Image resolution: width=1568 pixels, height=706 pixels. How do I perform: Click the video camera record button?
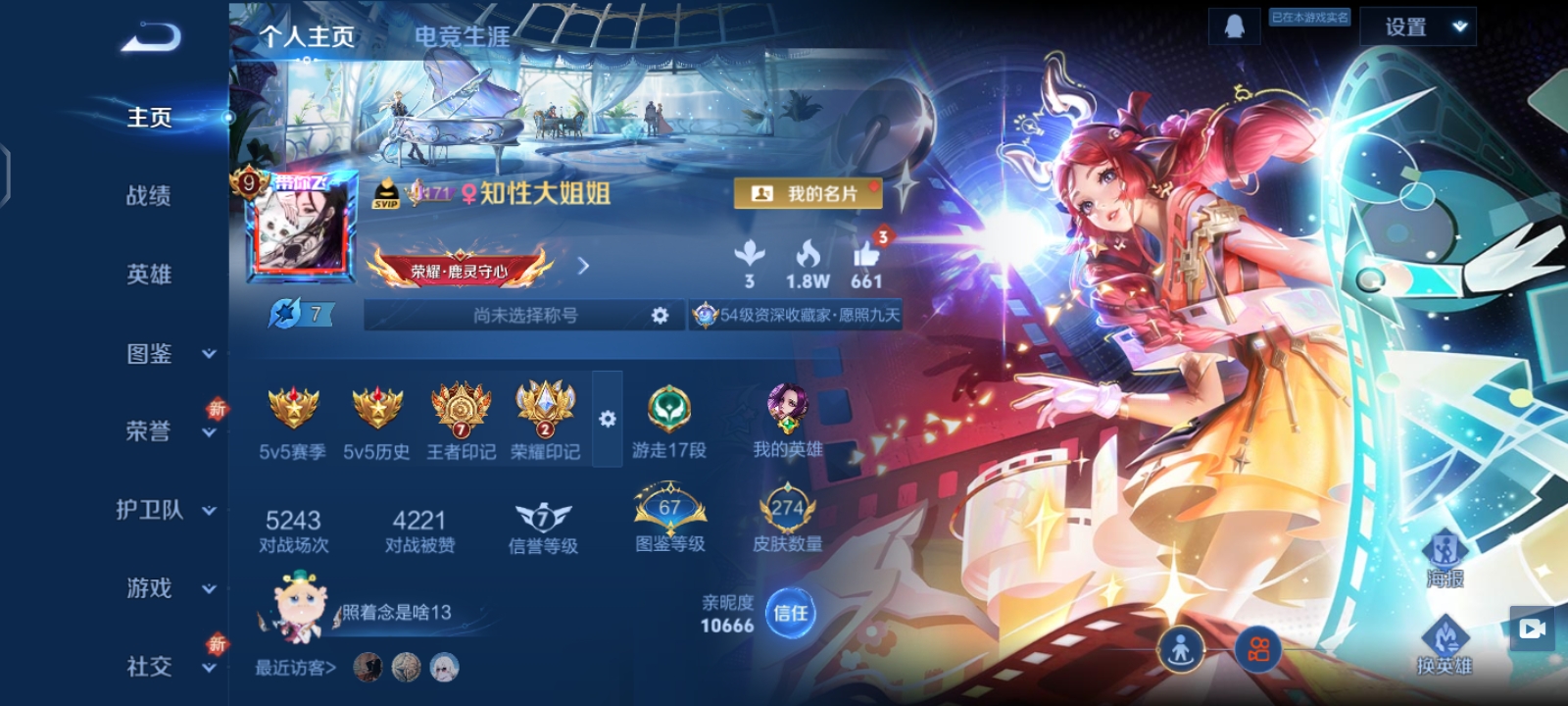pyautogui.click(x=1533, y=629)
